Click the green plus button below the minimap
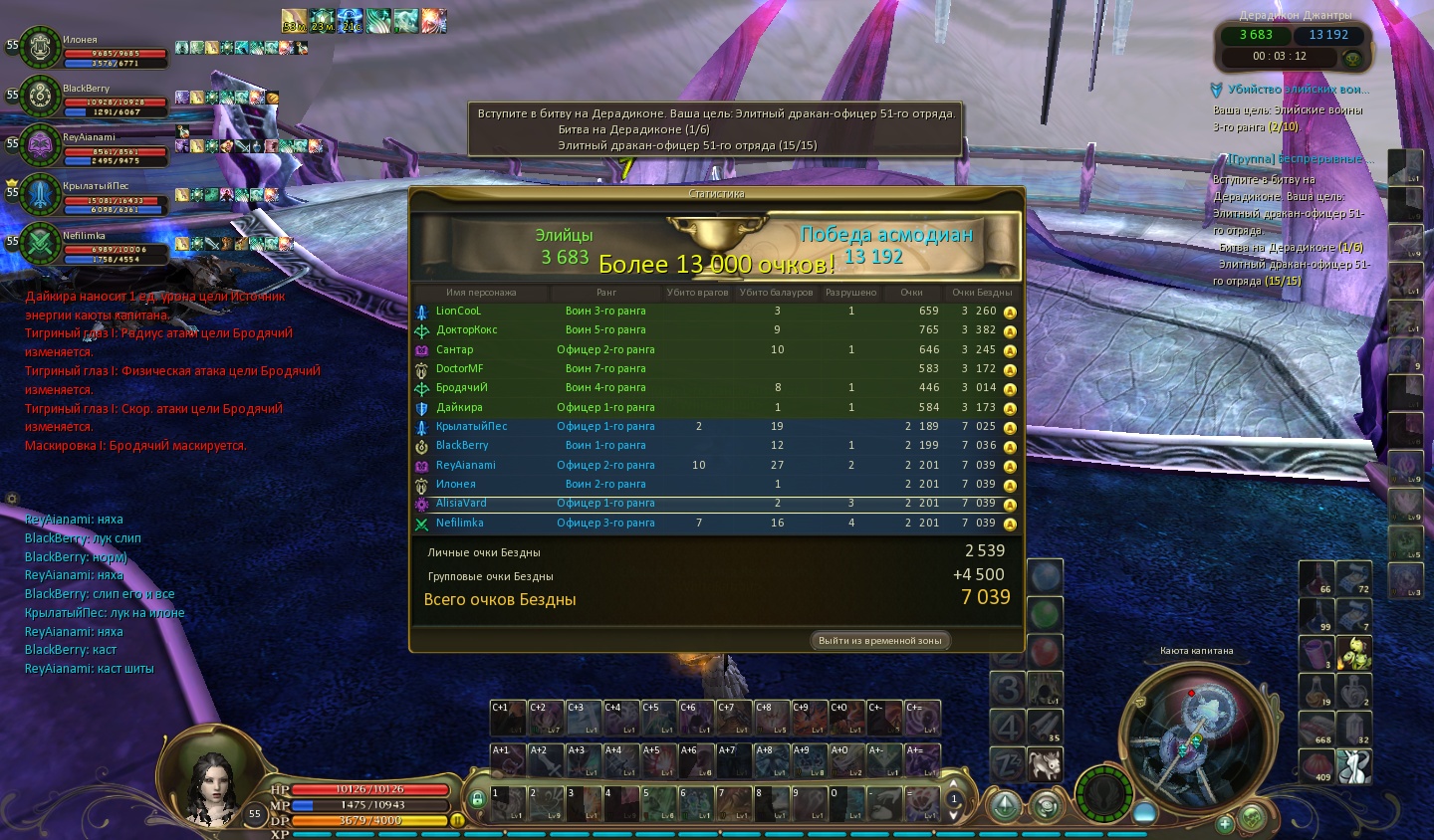 1225,824
